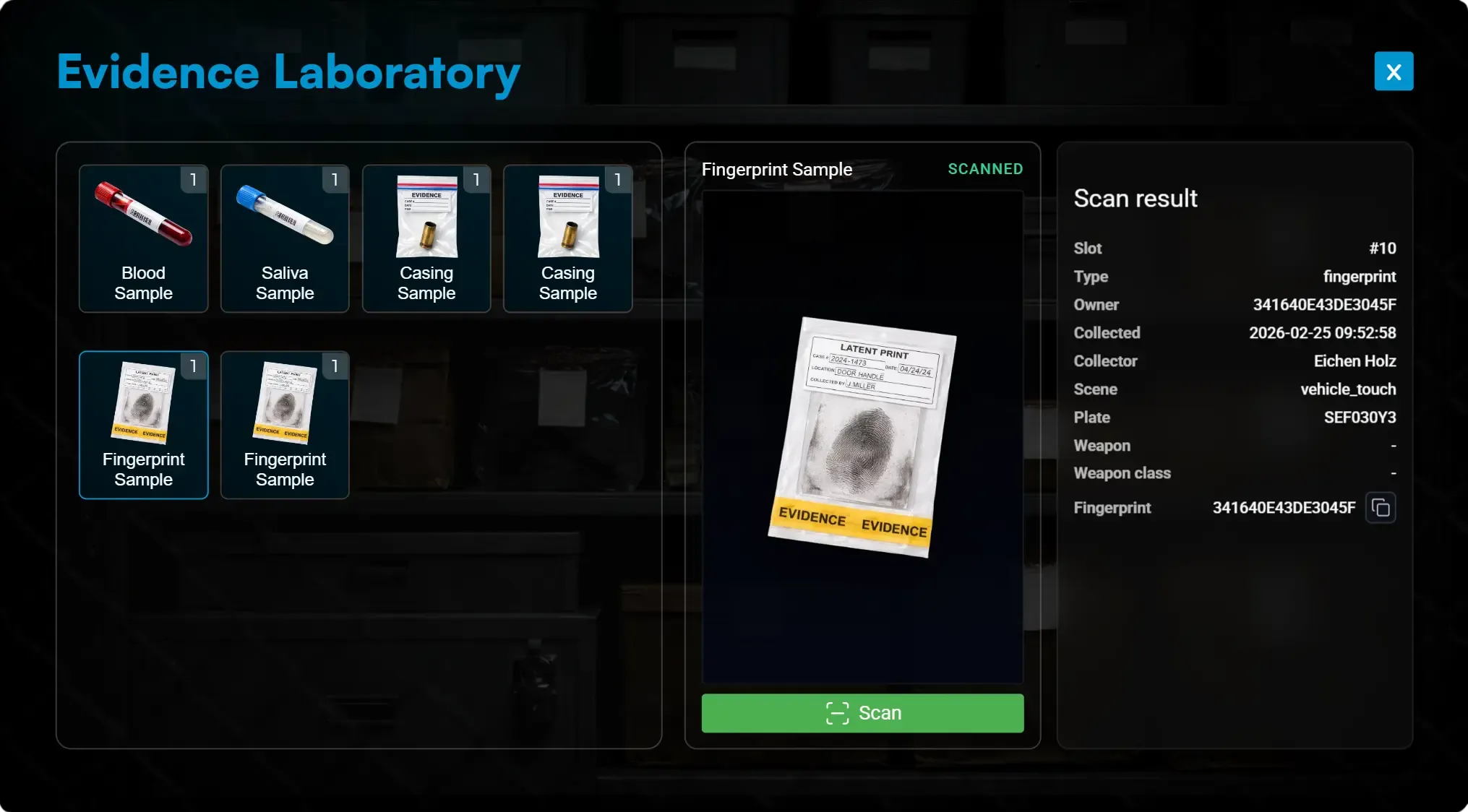Select the Saliva Sample evidence slot
This screenshot has width=1468, height=812.
(x=285, y=239)
